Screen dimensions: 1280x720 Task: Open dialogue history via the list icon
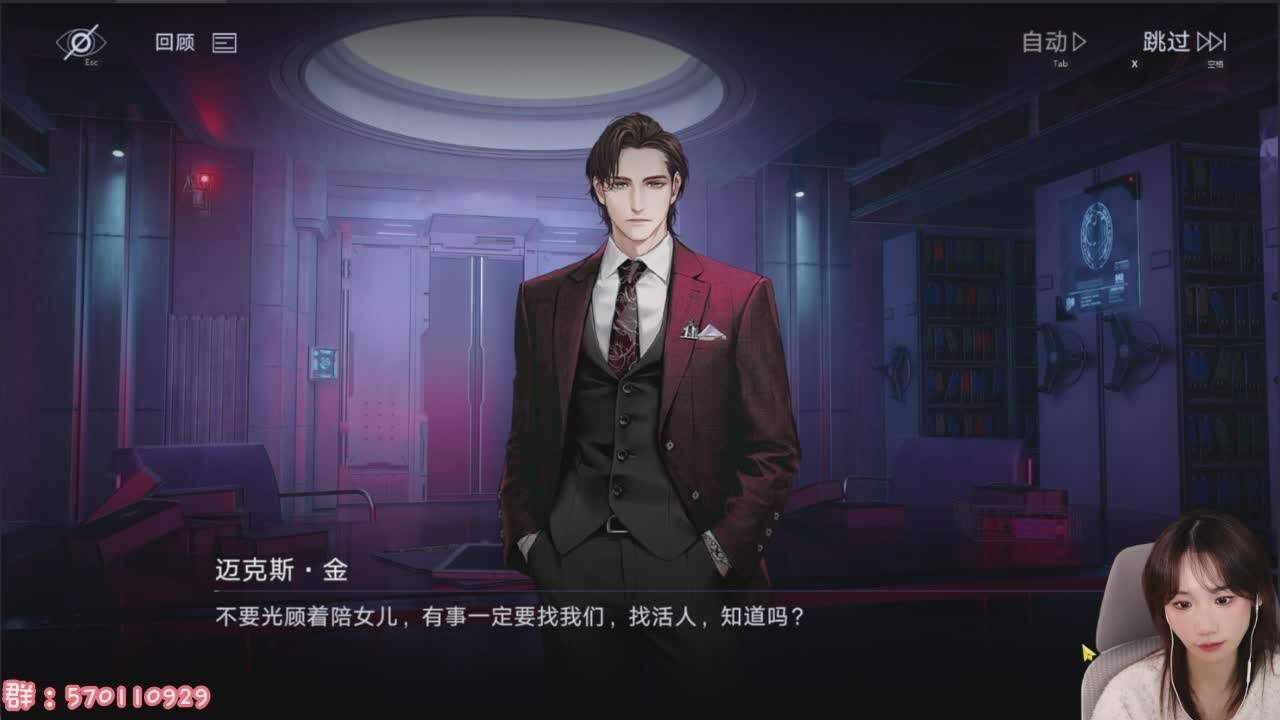(x=225, y=43)
